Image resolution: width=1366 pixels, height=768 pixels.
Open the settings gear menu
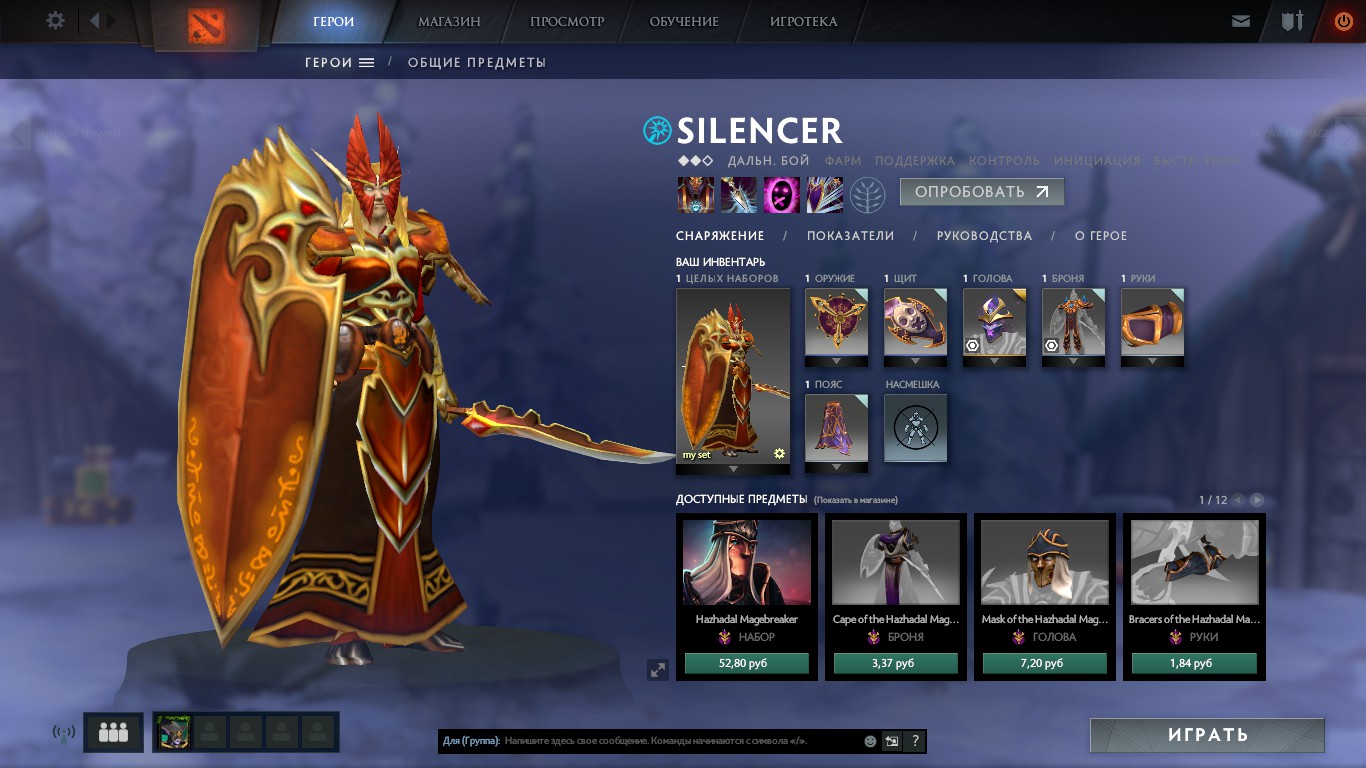(55, 20)
